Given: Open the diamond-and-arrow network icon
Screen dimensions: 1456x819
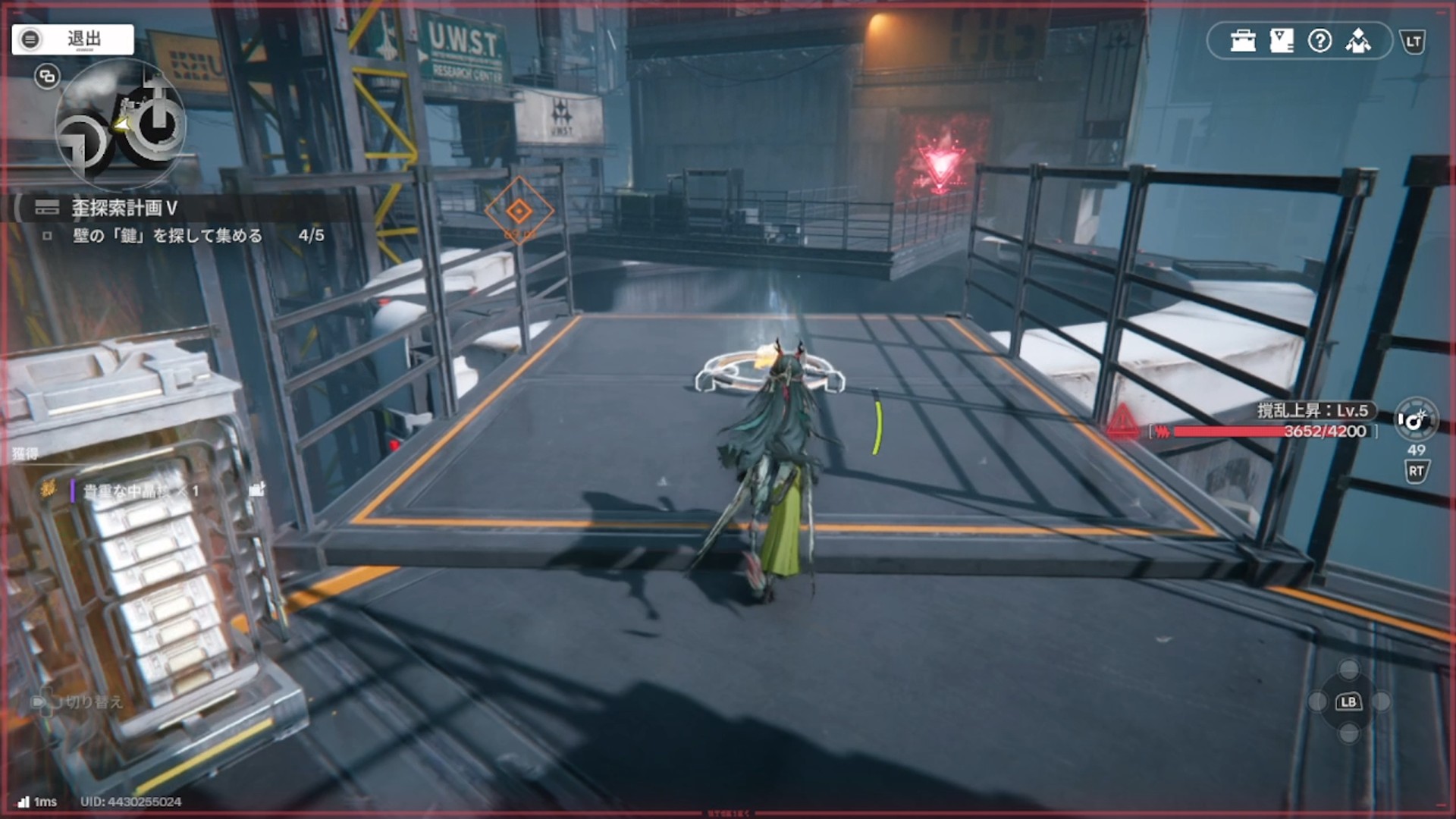Looking at the screenshot, I should tap(1358, 41).
